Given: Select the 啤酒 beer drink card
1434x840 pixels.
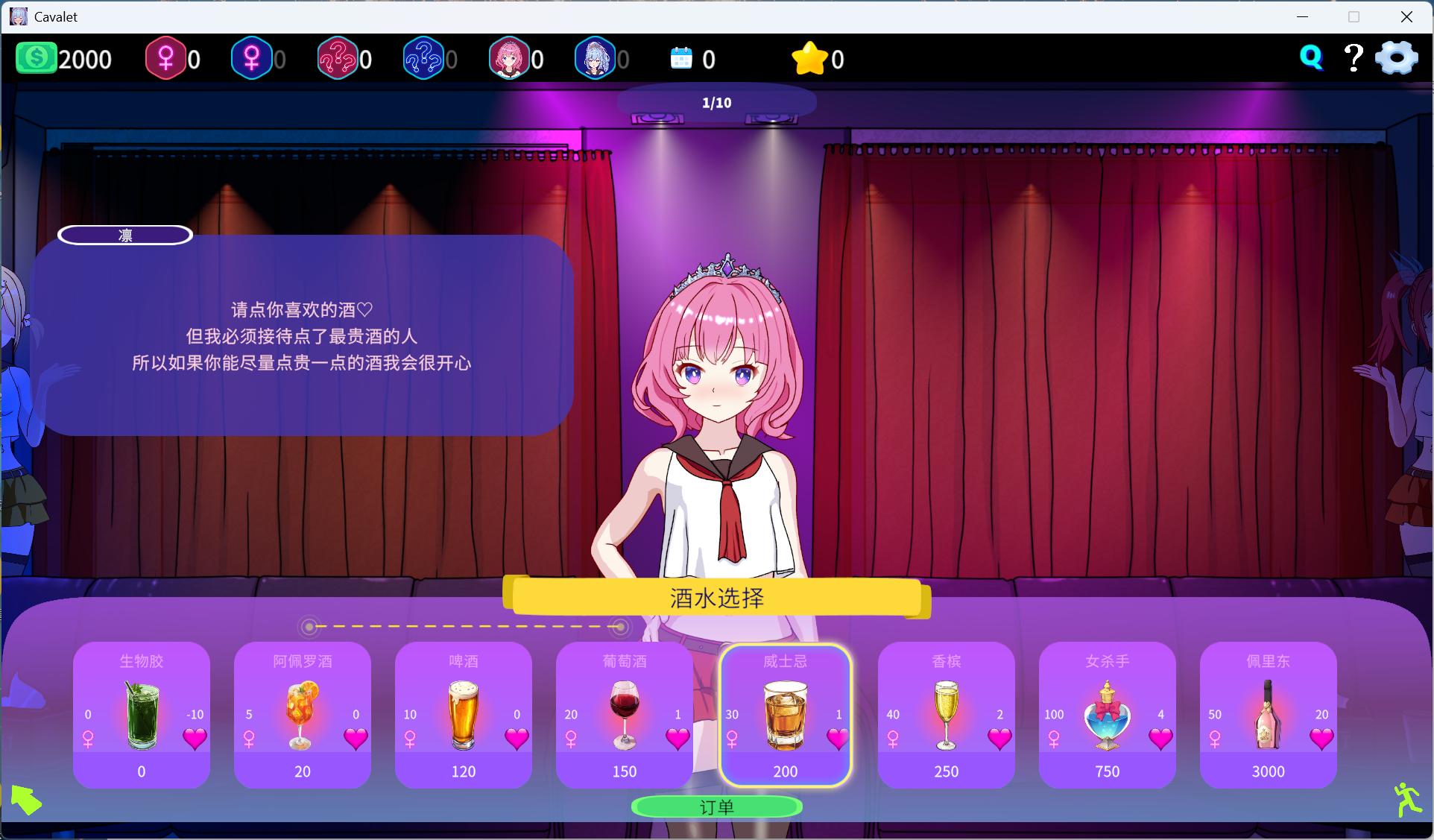Looking at the screenshot, I should coord(463,716).
